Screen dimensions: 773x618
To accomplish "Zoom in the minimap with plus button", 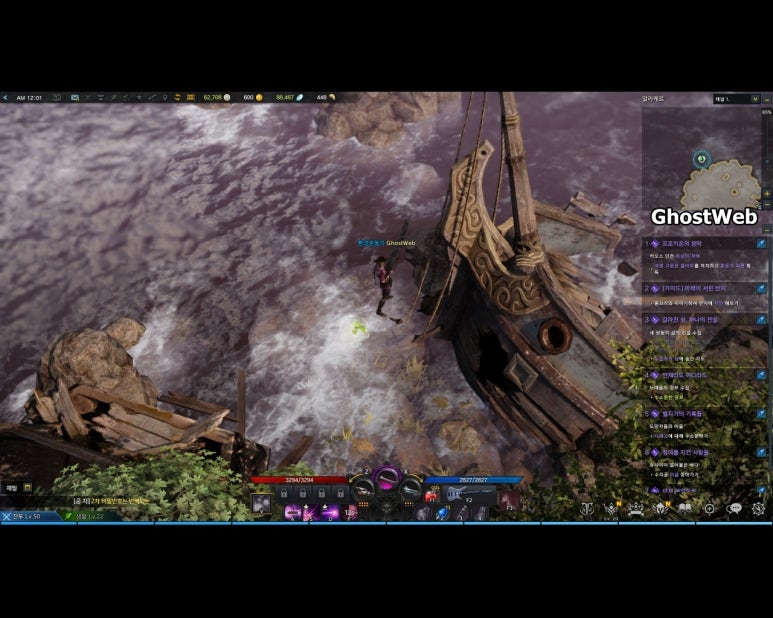I will 767,193.
